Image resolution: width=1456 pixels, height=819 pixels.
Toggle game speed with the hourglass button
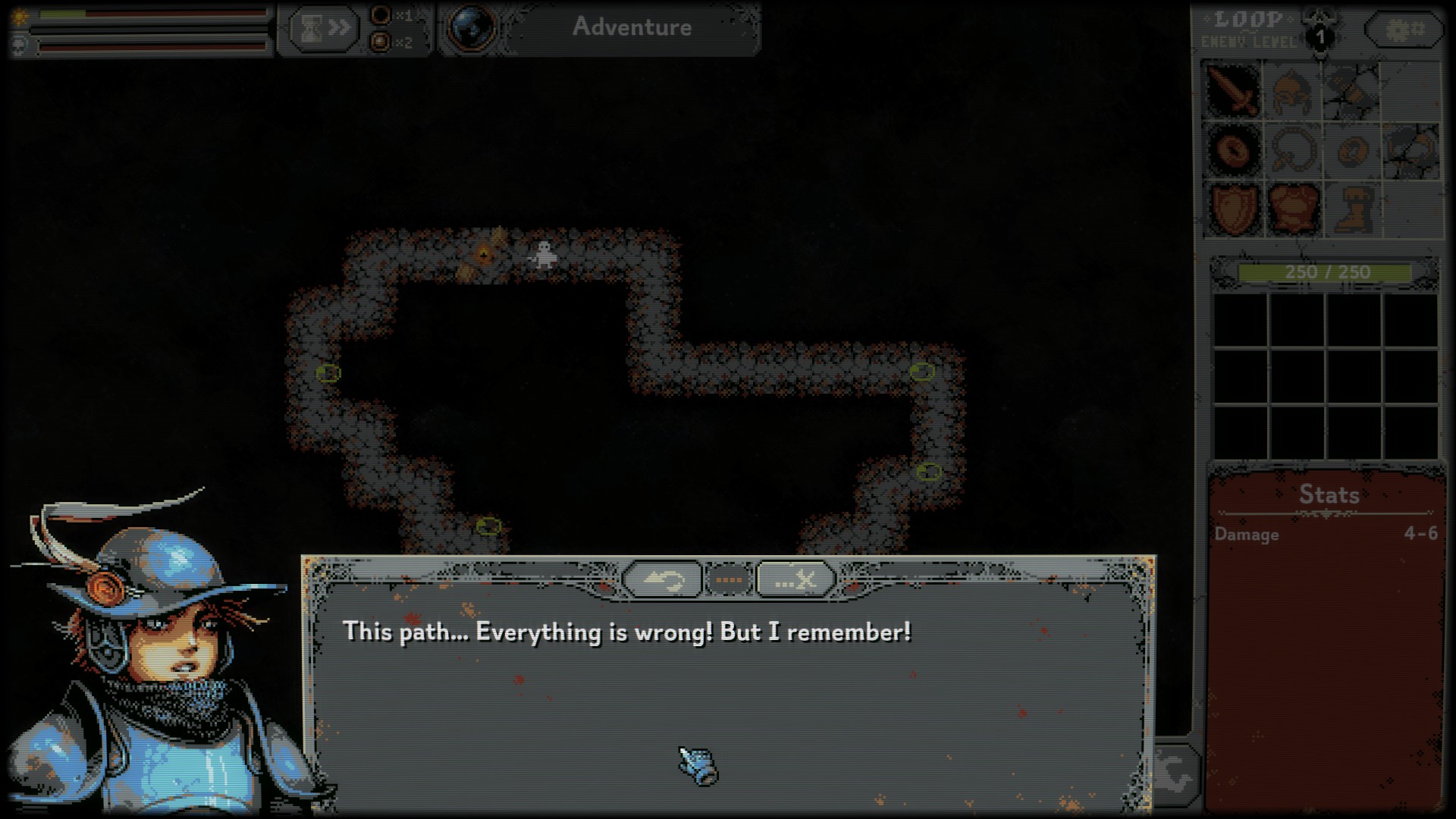click(322, 29)
